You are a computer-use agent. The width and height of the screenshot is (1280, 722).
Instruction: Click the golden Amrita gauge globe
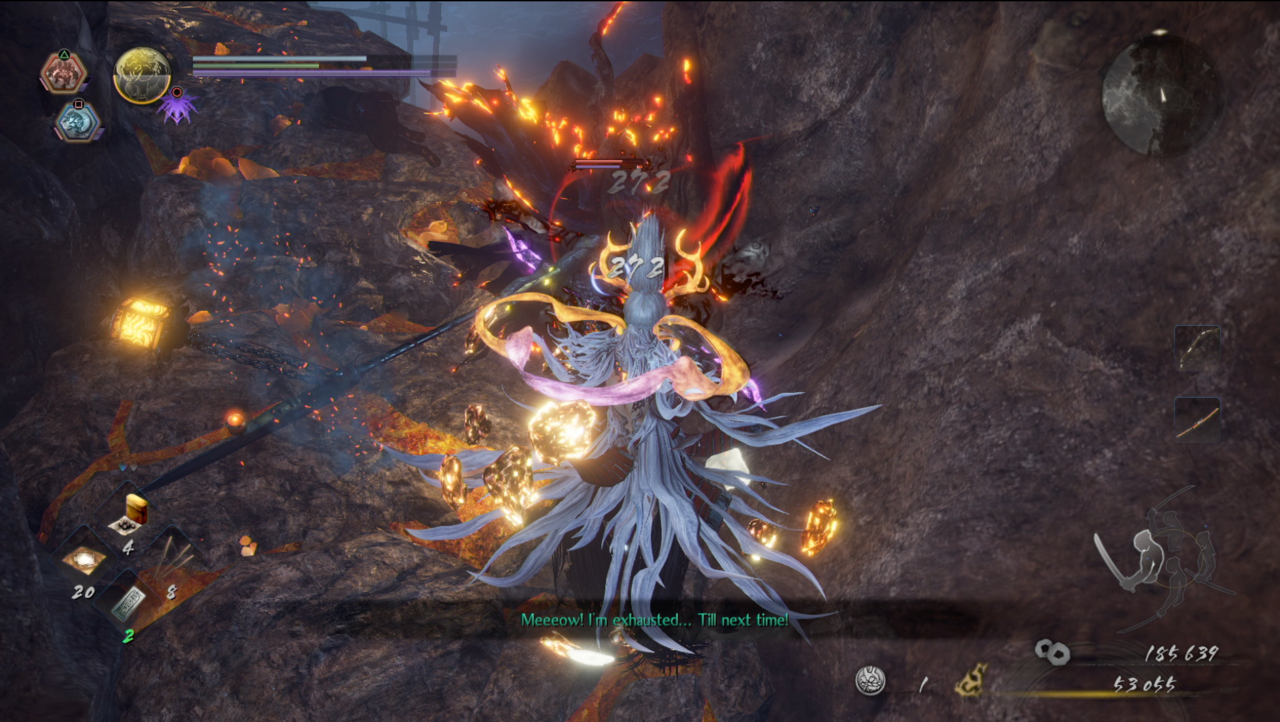(x=143, y=75)
